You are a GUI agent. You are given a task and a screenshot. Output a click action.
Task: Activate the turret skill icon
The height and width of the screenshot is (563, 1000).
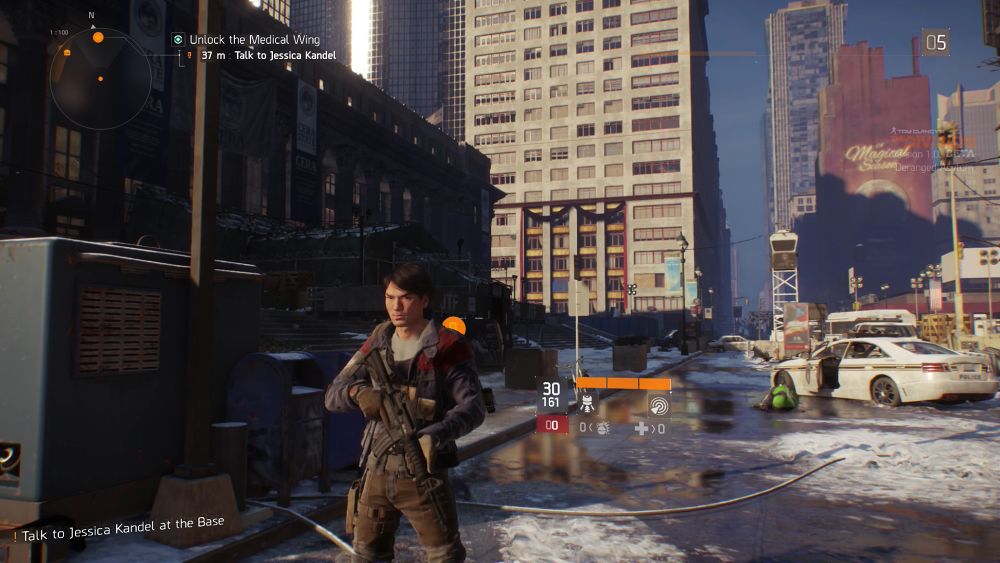click(587, 404)
